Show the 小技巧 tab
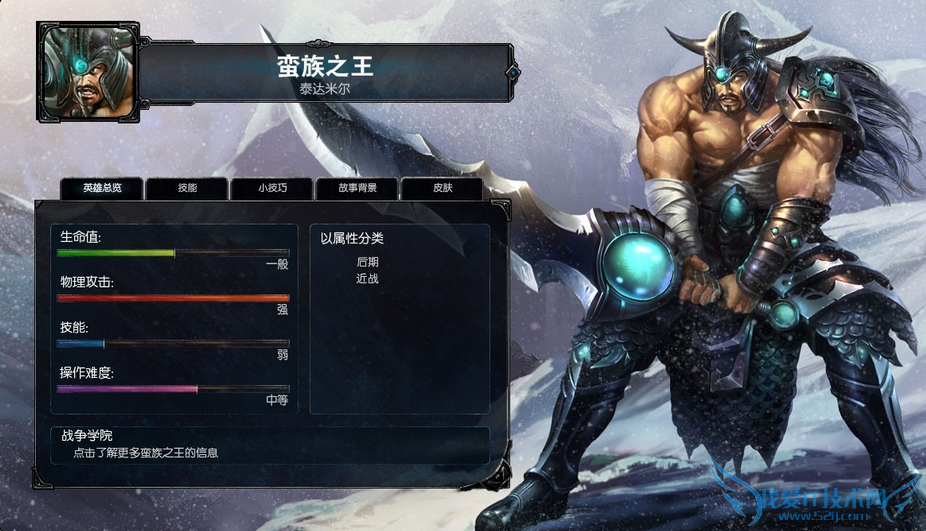 point(272,188)
